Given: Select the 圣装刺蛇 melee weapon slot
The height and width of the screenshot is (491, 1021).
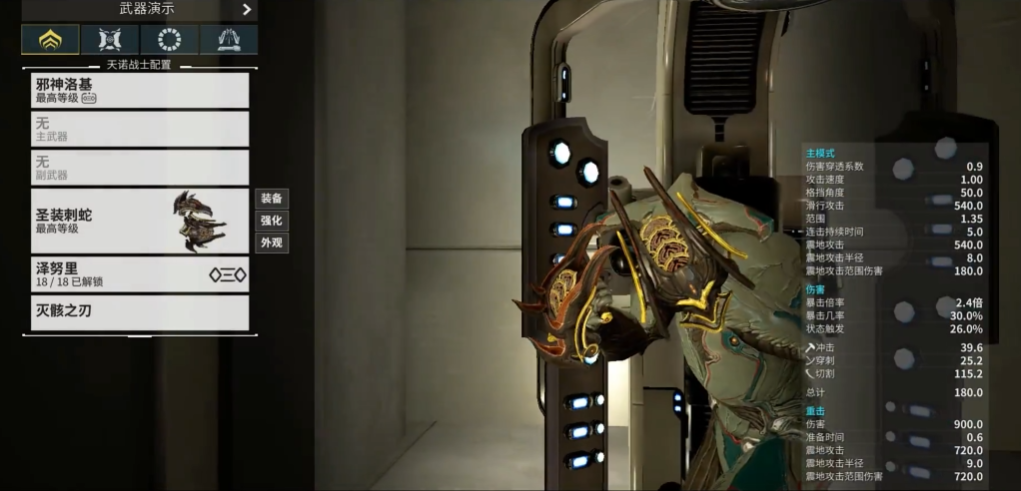Looking at the screenshot, I should click(140, 221).
